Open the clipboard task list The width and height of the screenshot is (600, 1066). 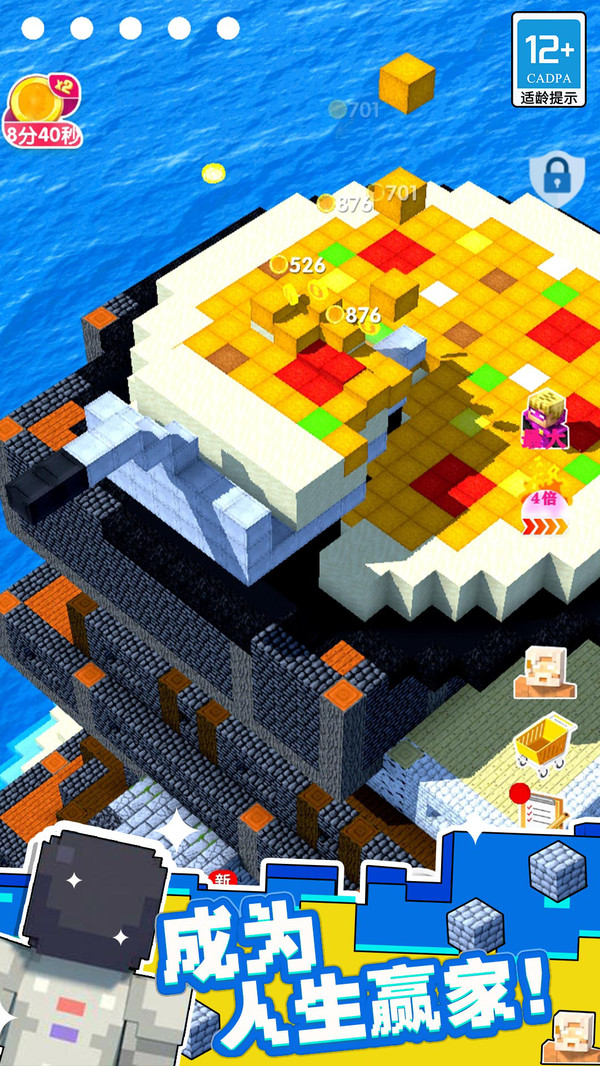point(540,807)
